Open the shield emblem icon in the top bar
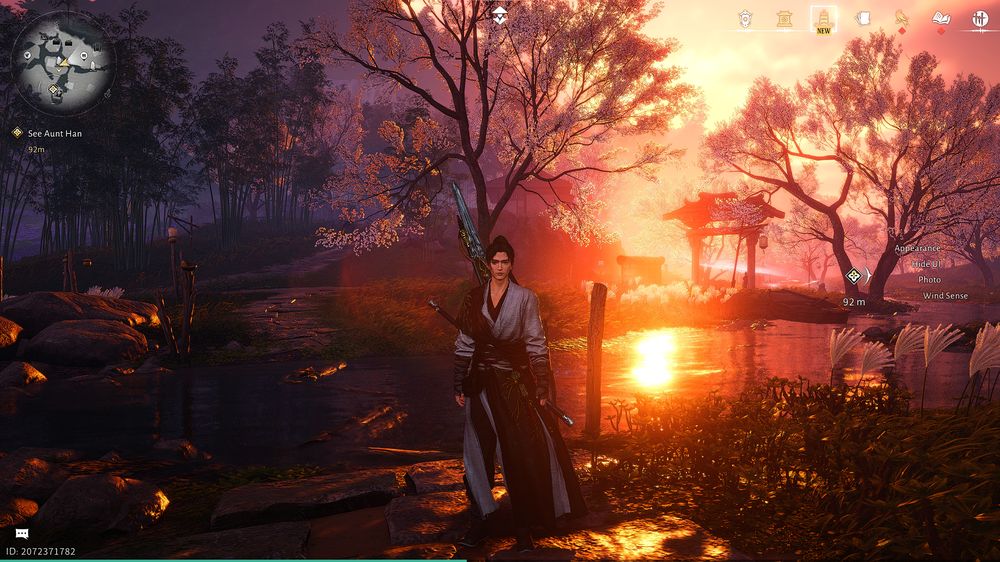Screen dimensions: 1000x562 tap(745, 18)
